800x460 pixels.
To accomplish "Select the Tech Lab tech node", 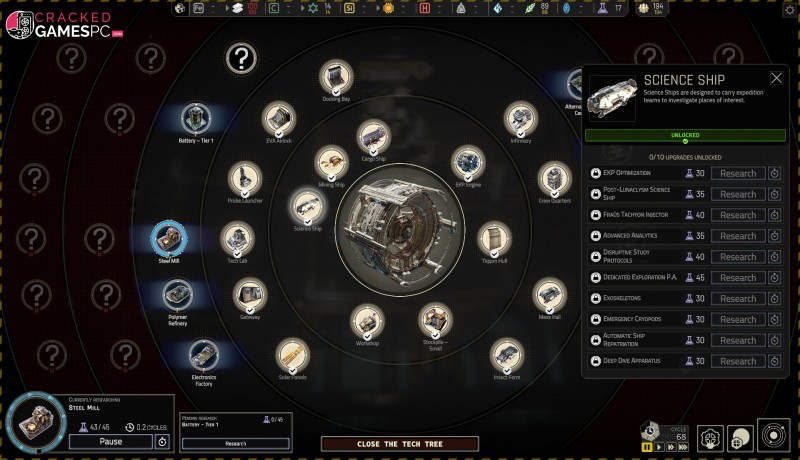I will (237, 238).
